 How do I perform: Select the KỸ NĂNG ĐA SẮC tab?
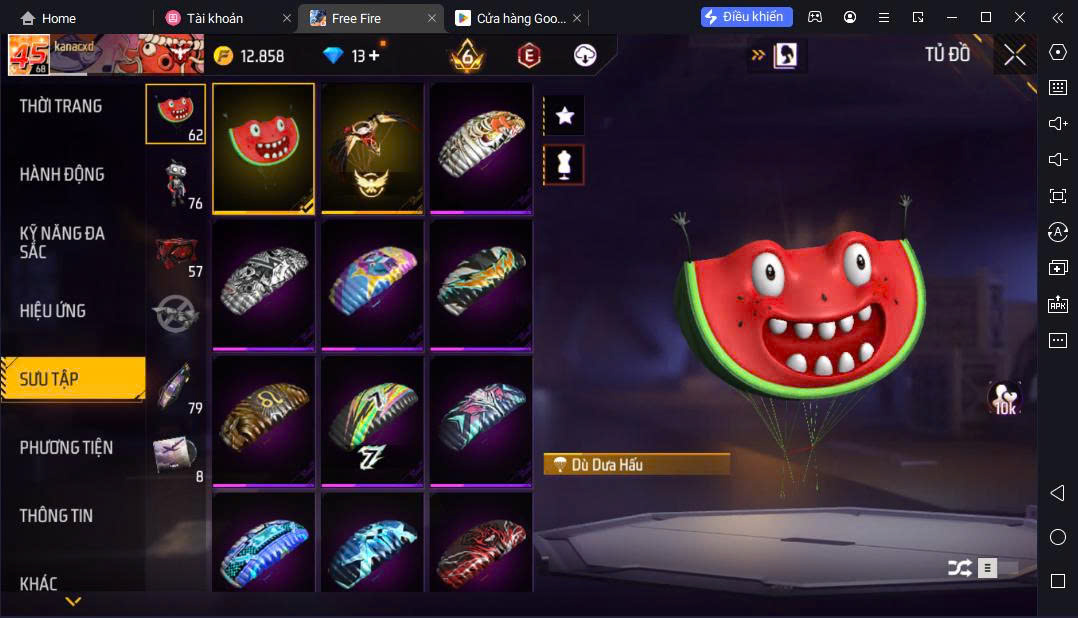tap(62, 242)
